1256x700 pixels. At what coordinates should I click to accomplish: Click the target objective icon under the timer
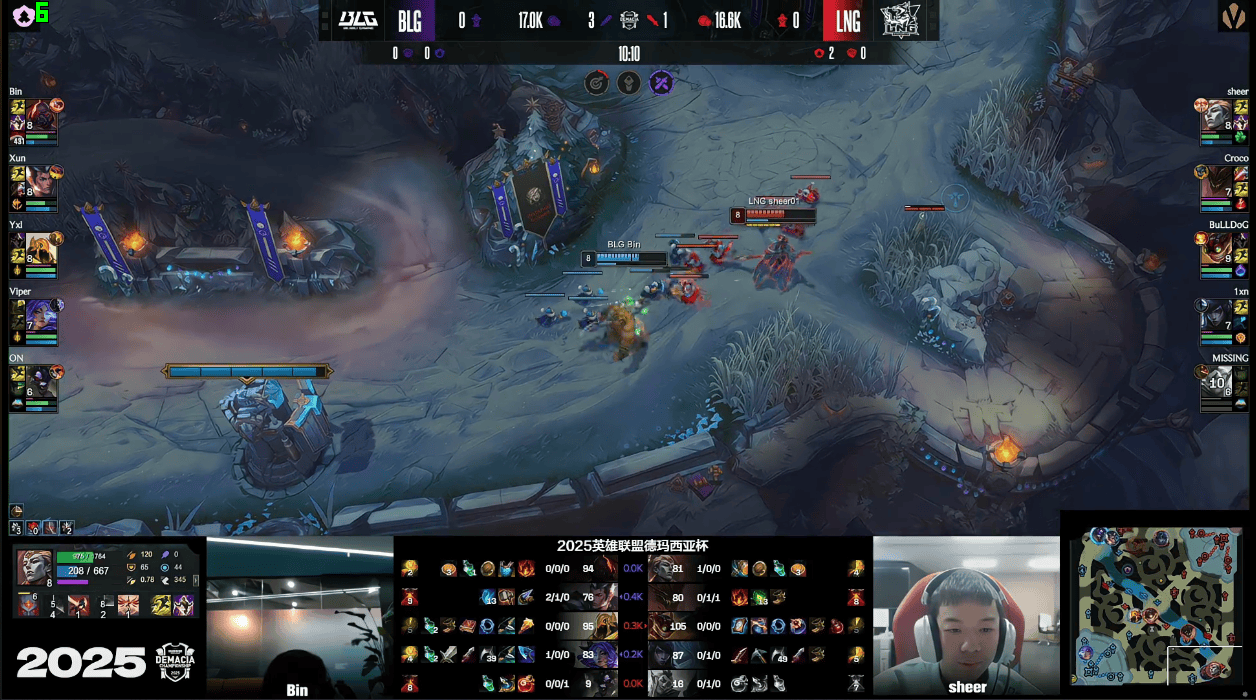(596, 83)
